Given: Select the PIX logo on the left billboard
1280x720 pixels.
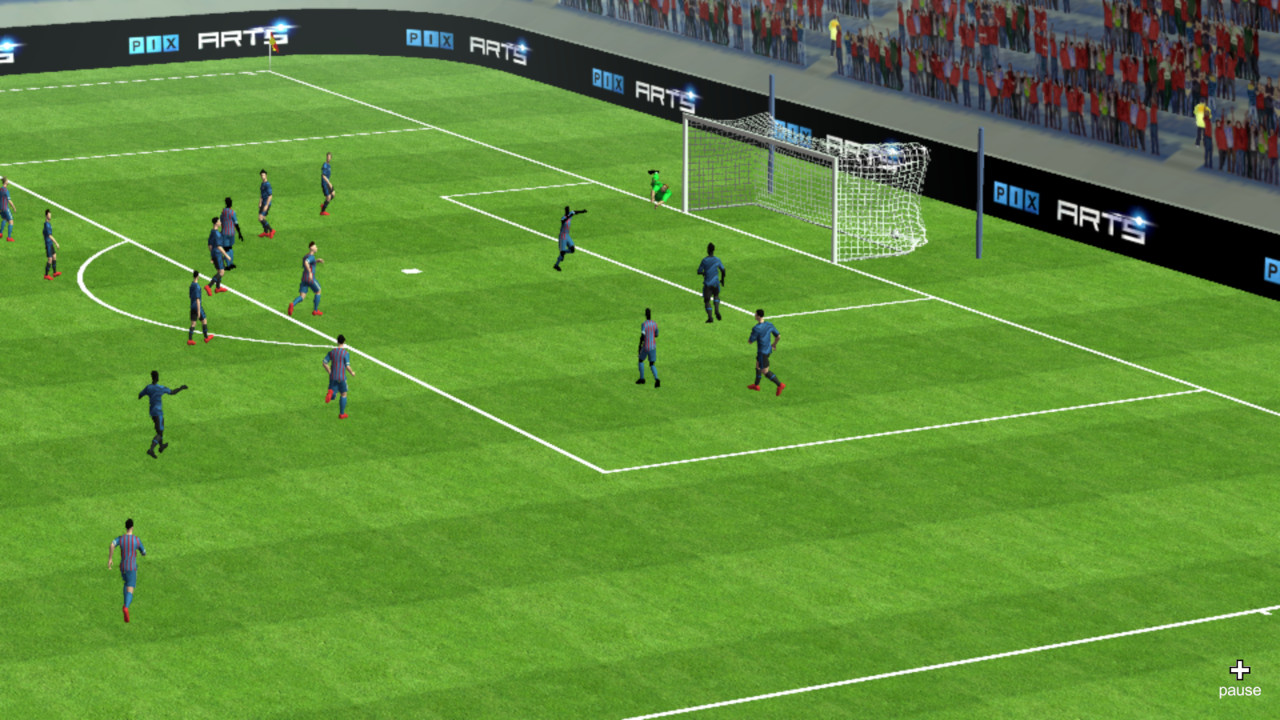Looking at the screenshot, I should coord(152,44).
